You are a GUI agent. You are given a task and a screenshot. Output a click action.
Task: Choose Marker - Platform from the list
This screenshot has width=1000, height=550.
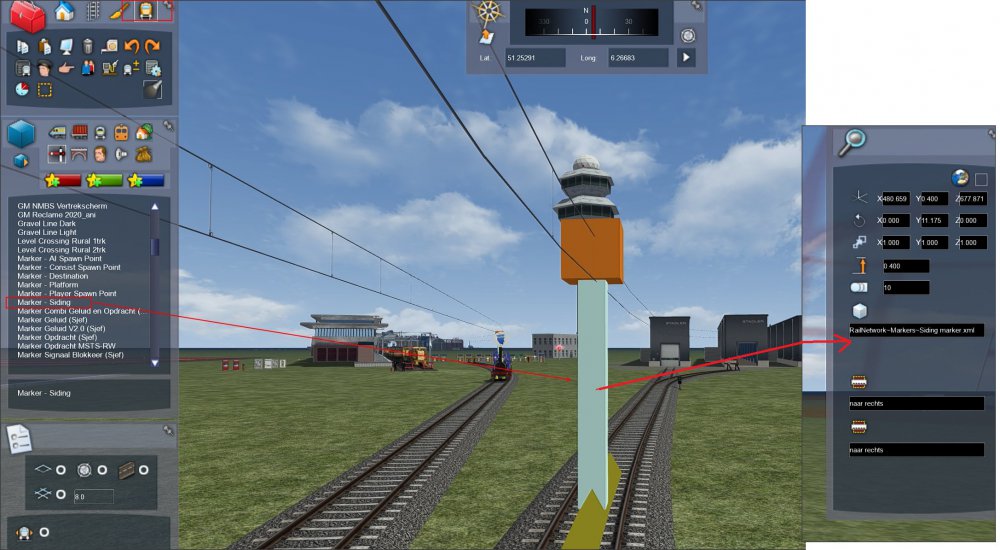click(x=47, y=284)
